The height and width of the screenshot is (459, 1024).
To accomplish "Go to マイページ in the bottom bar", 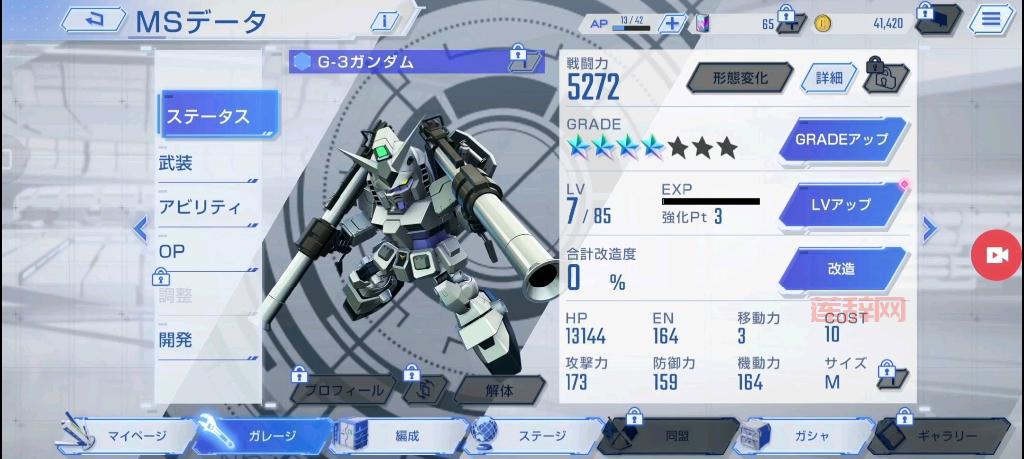I will pyautogui.click(x=125, y=436).
